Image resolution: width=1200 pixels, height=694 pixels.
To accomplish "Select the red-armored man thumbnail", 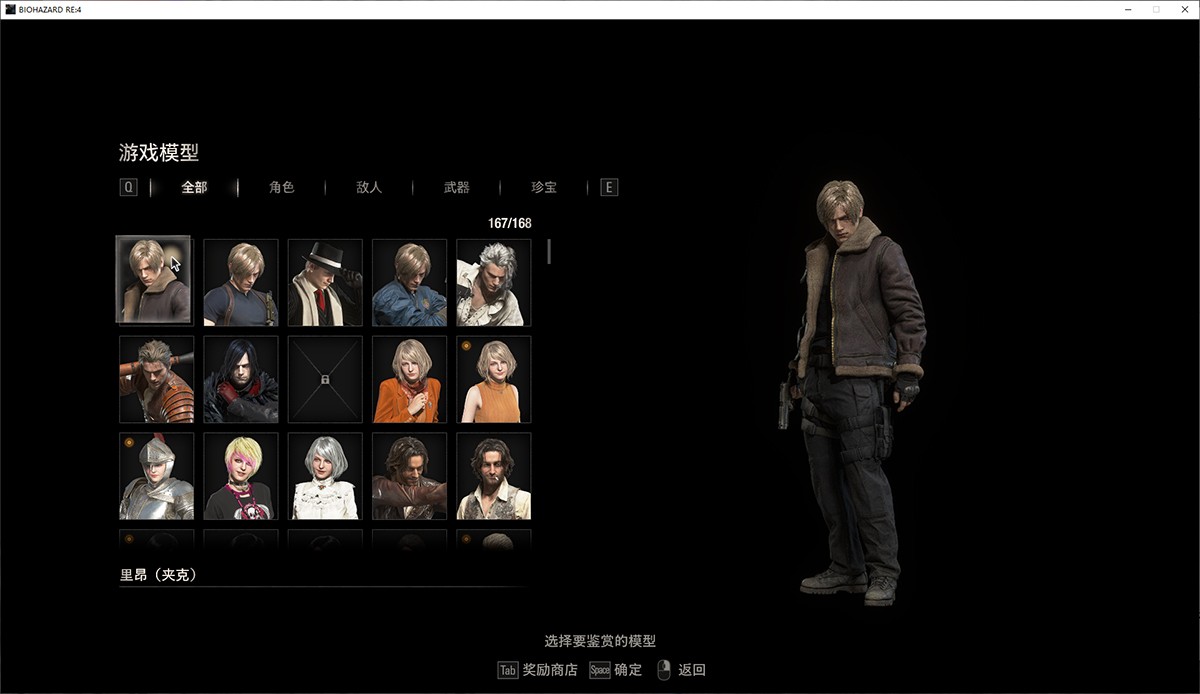I will click(x=156, y=379).
